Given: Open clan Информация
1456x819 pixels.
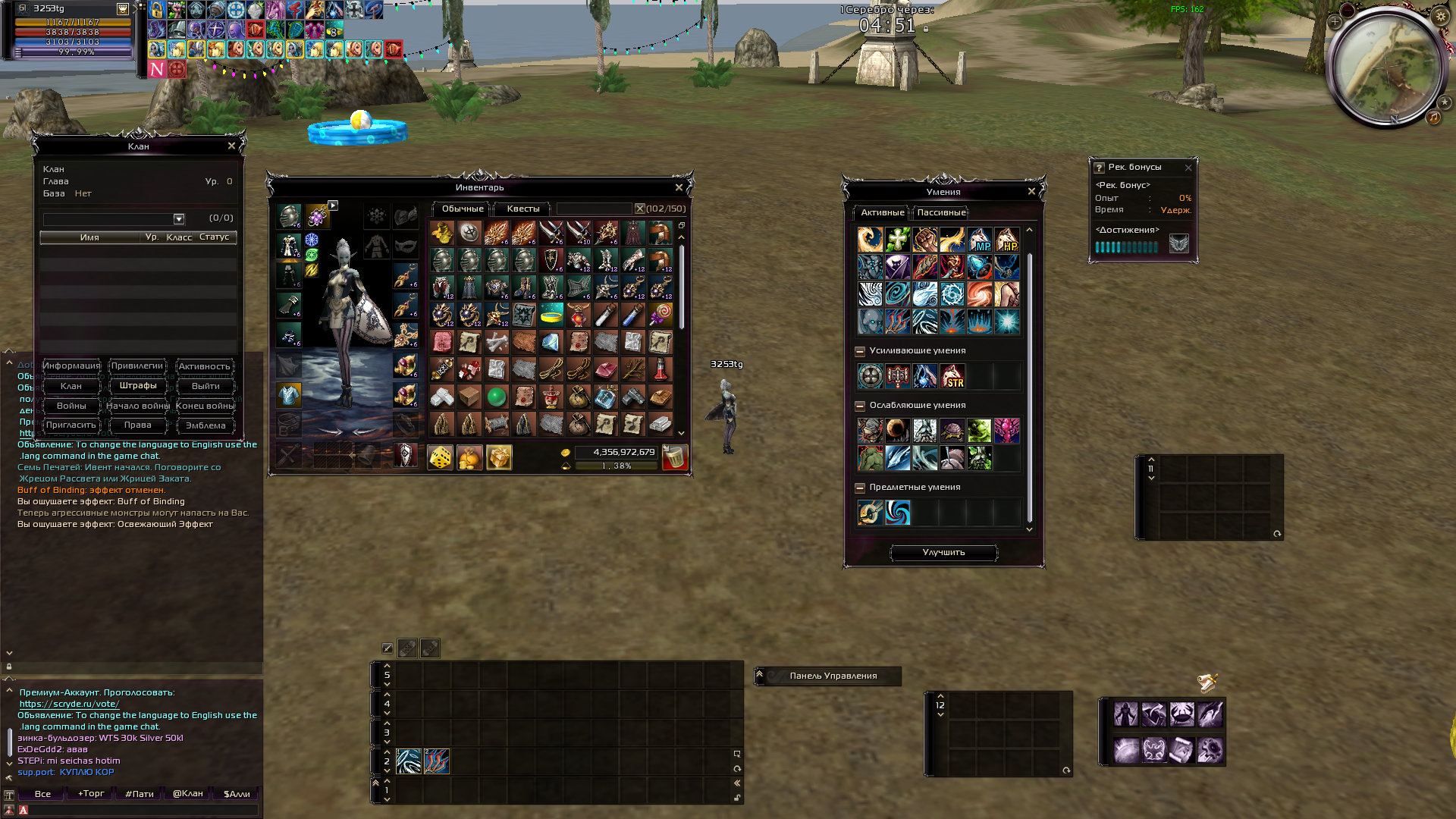Looking at the screenshot, I should tap(71, 366).
